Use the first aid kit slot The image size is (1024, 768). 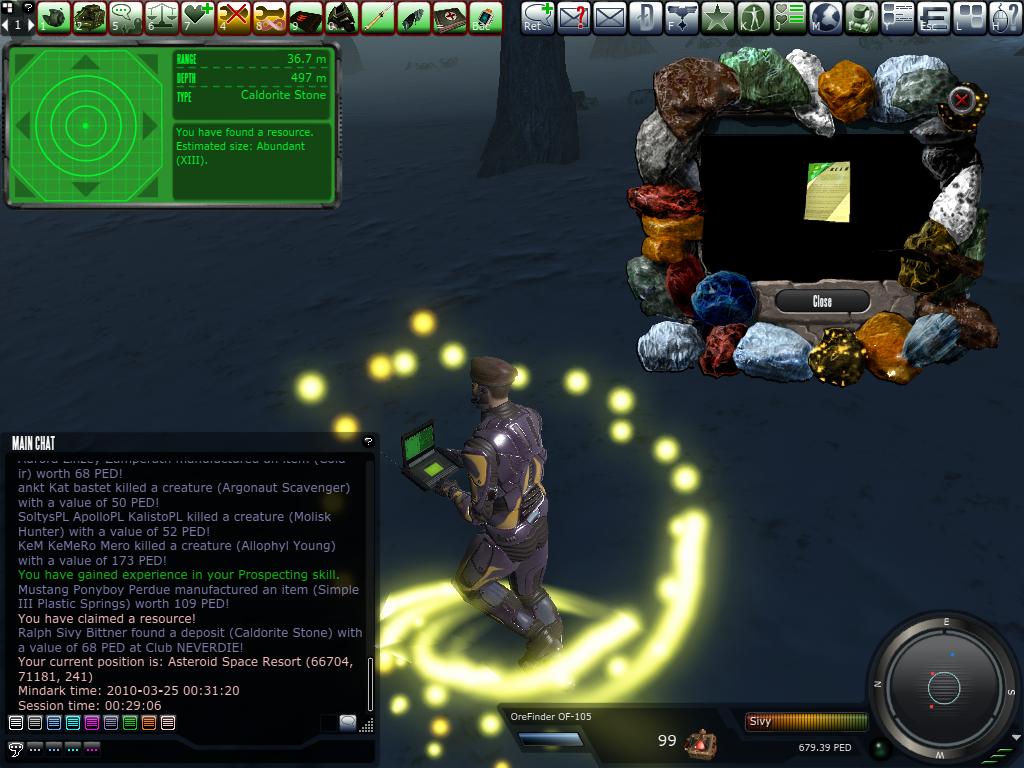point(449,16)
